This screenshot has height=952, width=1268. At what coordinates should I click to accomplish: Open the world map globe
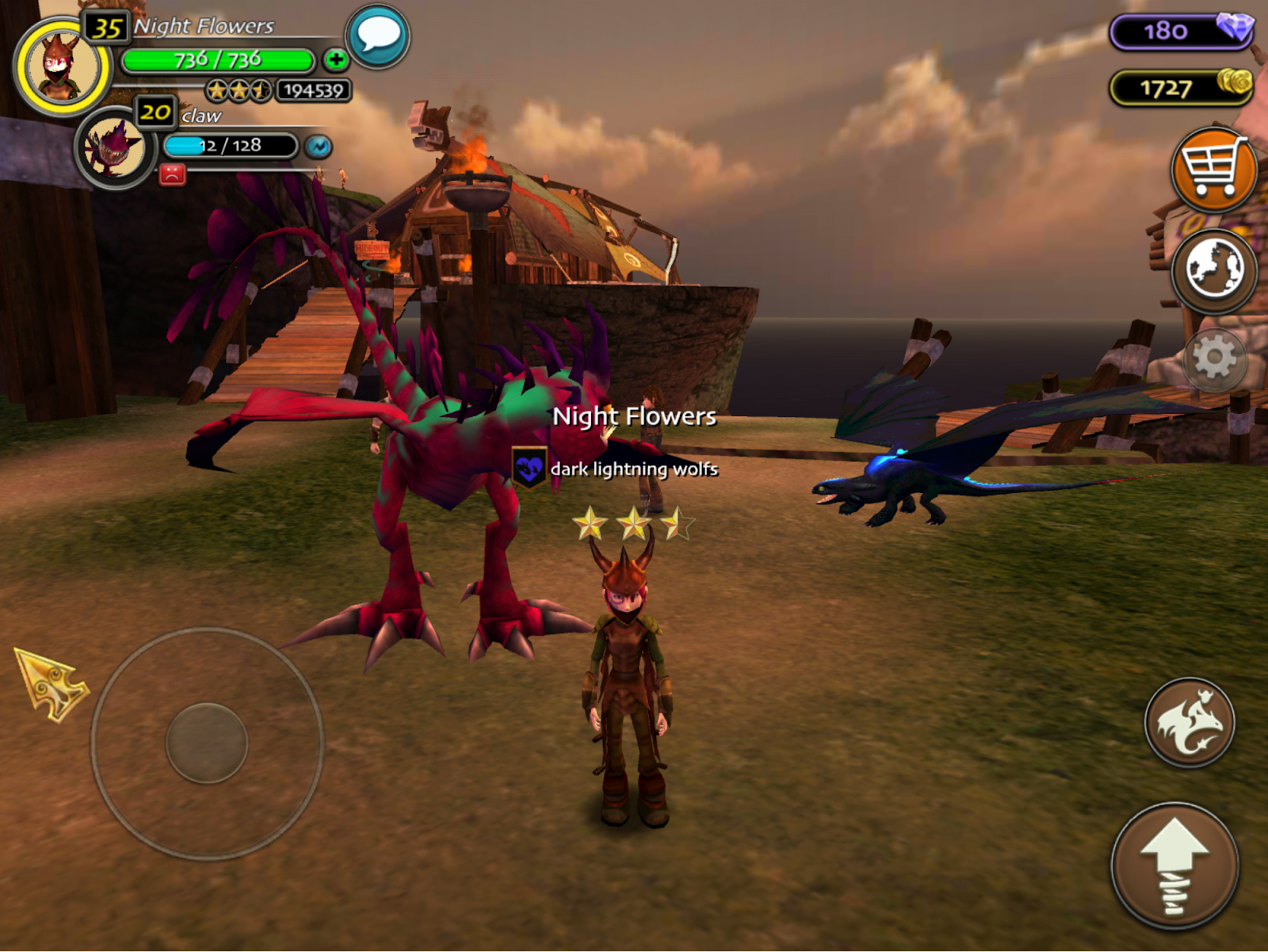[1213, 270]
